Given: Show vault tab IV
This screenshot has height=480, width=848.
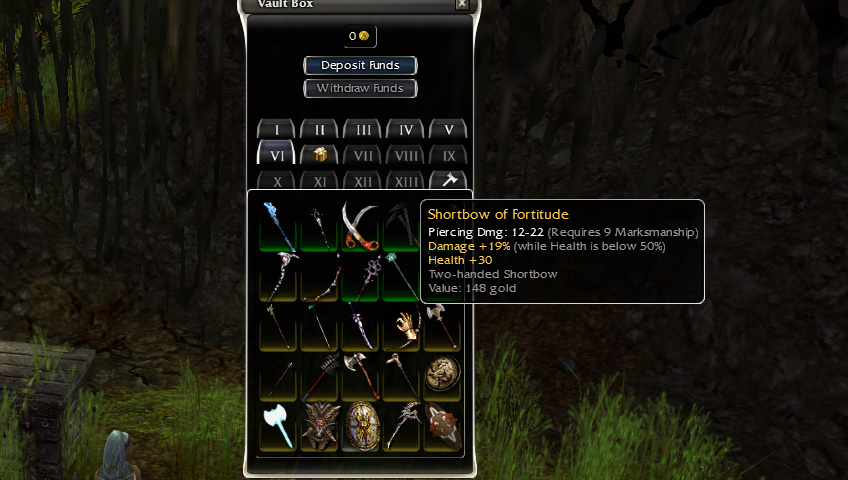Looking at the screenshot, I should pos(406,130).
